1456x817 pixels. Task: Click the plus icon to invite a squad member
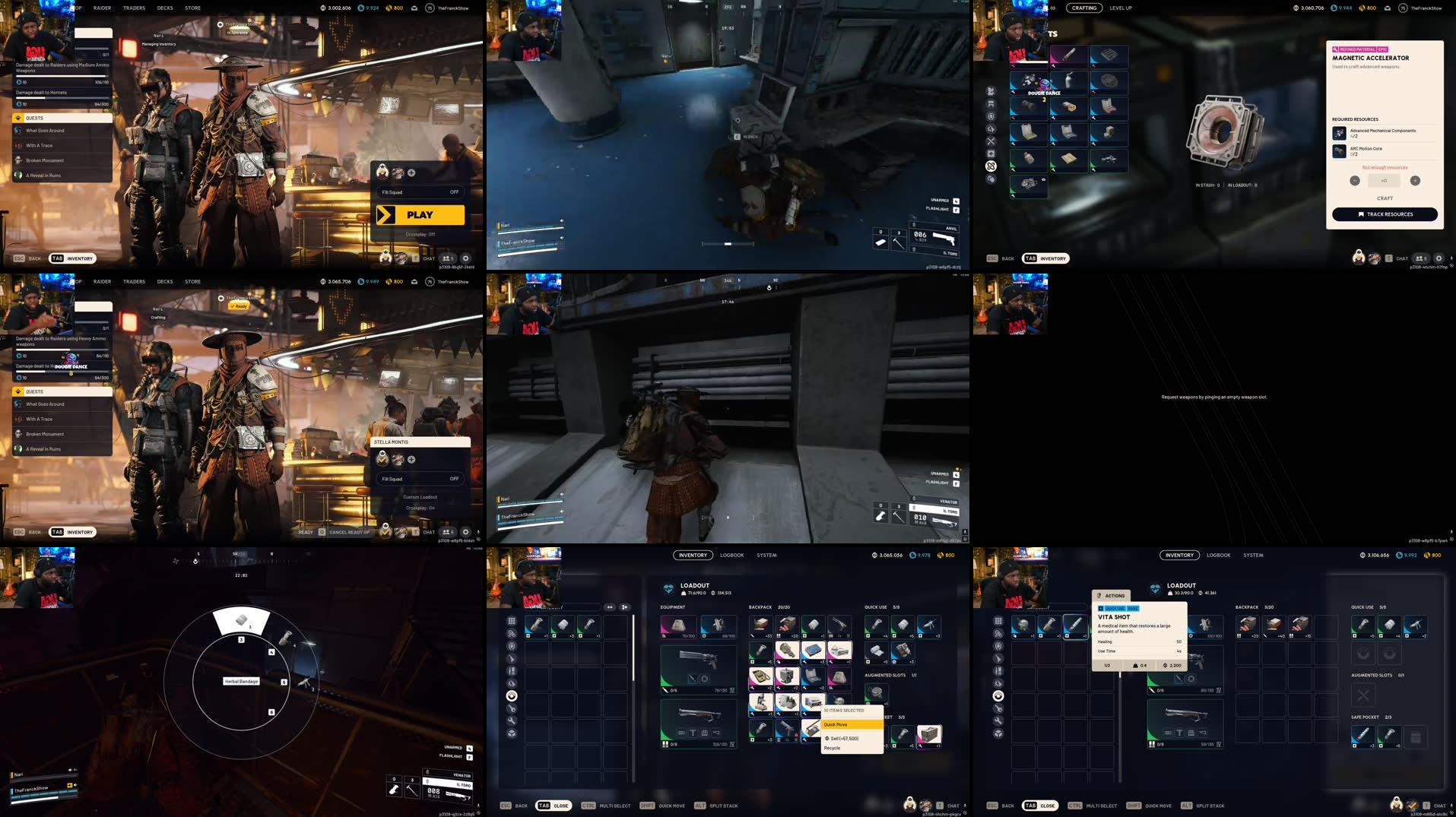(413, 173)
